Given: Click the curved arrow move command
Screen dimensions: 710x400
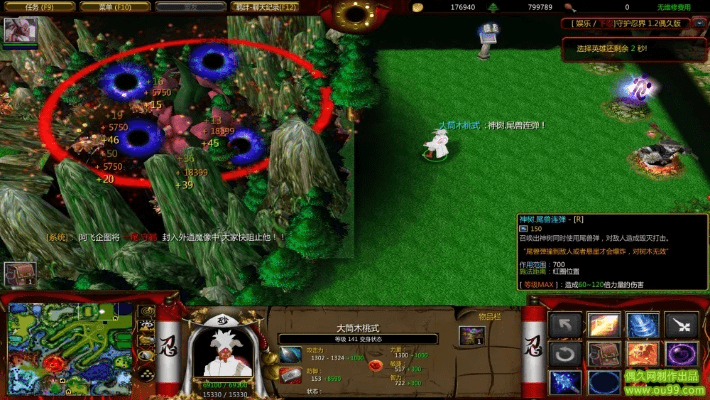Looking at the screenshot, I should click(566, 323).
